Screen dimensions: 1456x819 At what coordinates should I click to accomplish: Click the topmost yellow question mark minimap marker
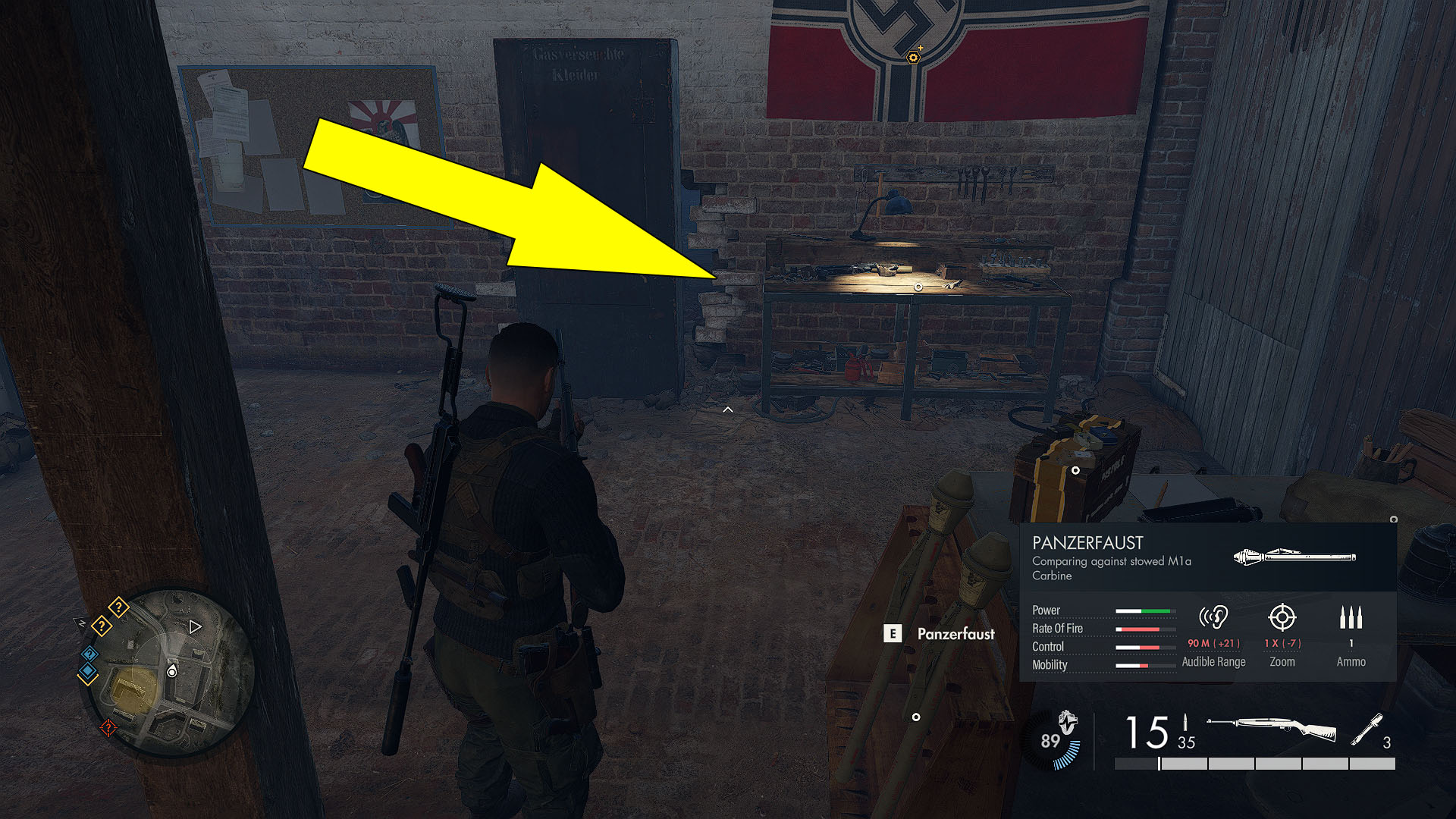pyautogui.click(x=119, y=607)
